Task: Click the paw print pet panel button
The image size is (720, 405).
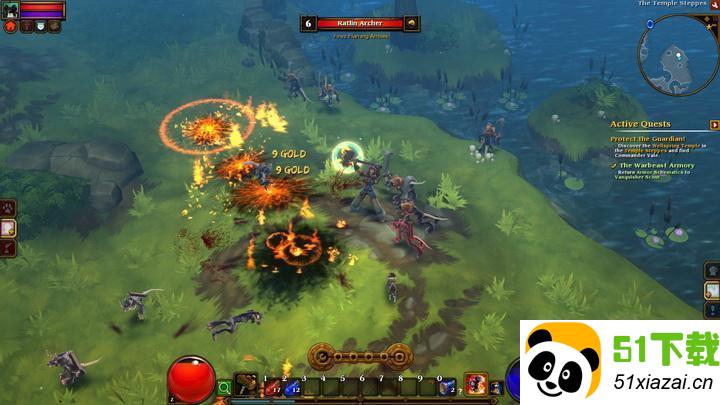Action: [x=8, y=208]
